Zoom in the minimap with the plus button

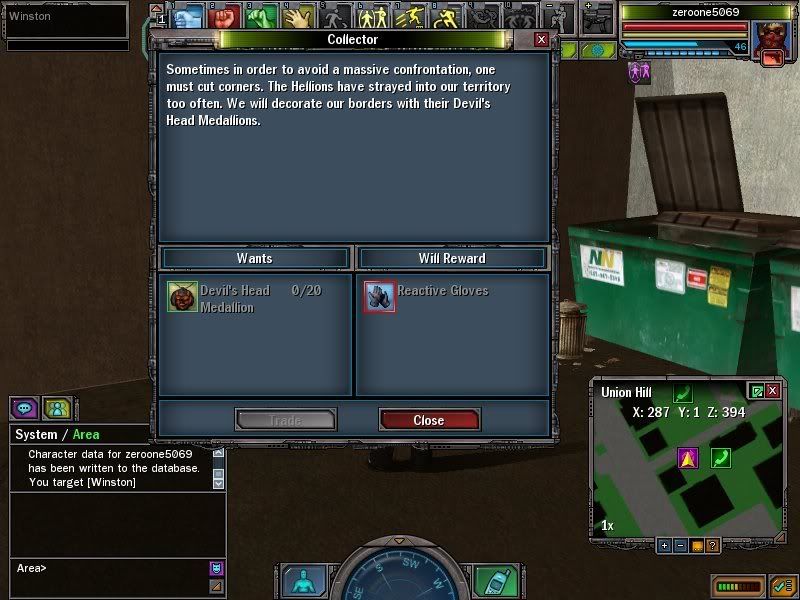click(x=663, y=546)
